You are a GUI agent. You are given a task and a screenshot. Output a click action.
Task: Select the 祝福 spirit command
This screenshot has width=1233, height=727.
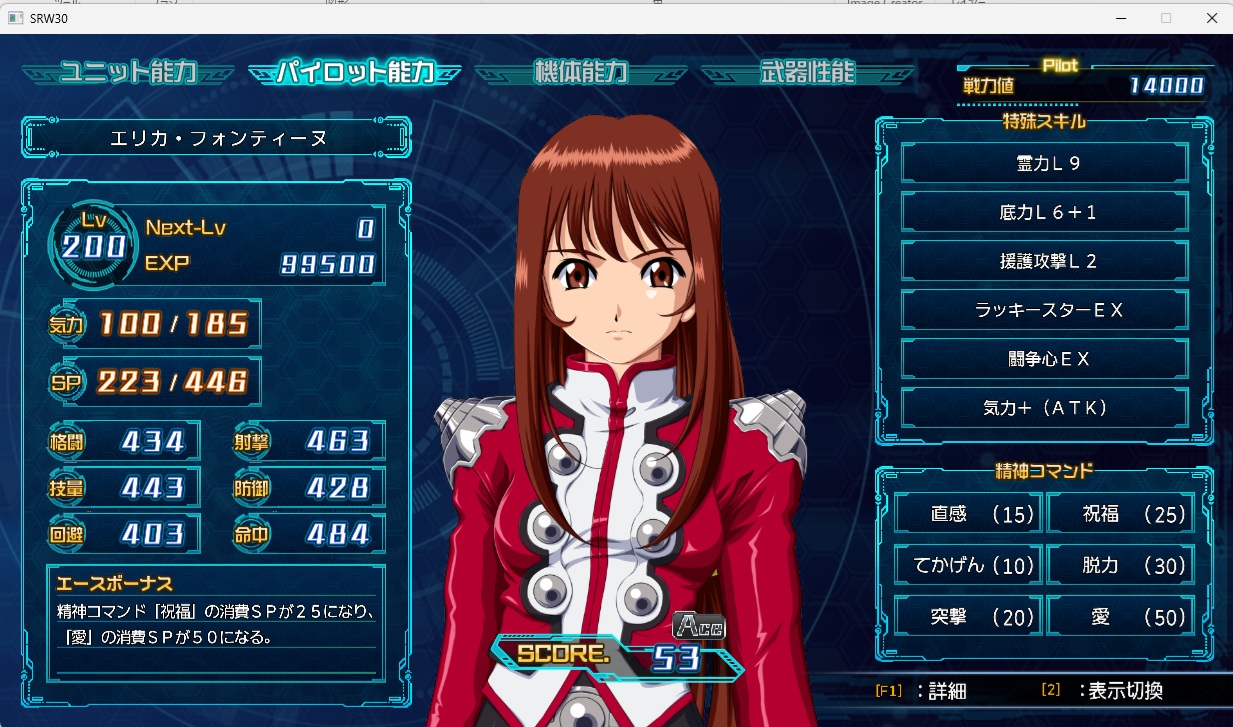[1120, 514]
